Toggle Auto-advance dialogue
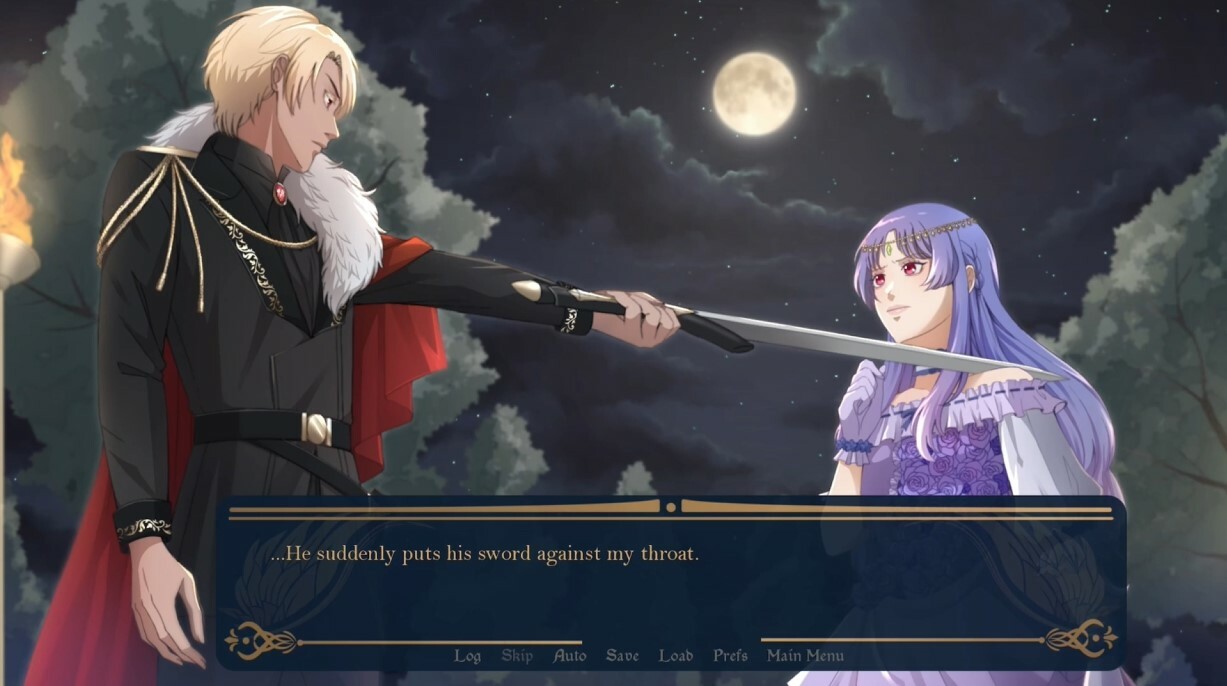 (570, 656)
